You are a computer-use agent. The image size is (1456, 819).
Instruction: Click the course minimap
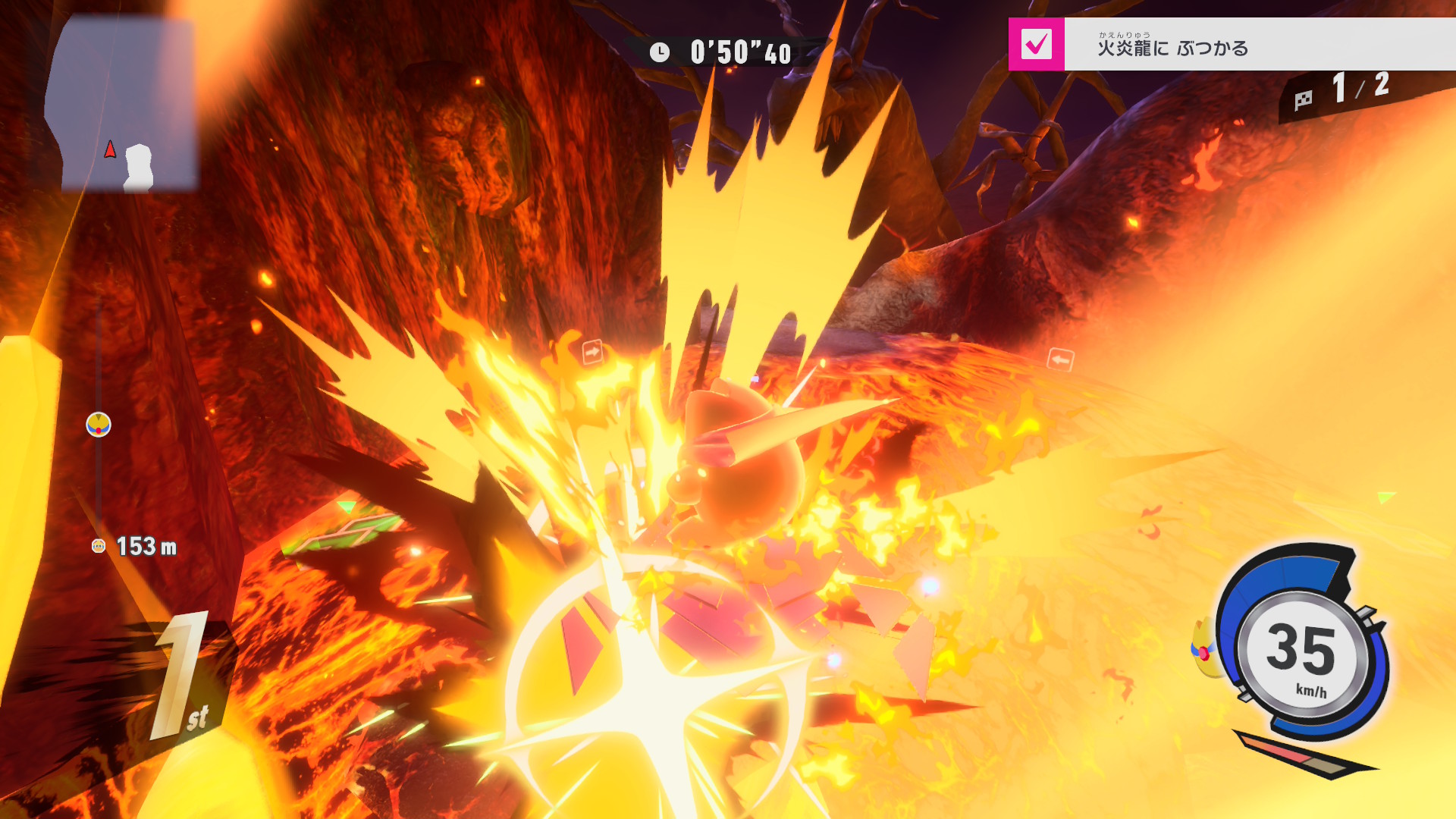[x=121, y=106]
